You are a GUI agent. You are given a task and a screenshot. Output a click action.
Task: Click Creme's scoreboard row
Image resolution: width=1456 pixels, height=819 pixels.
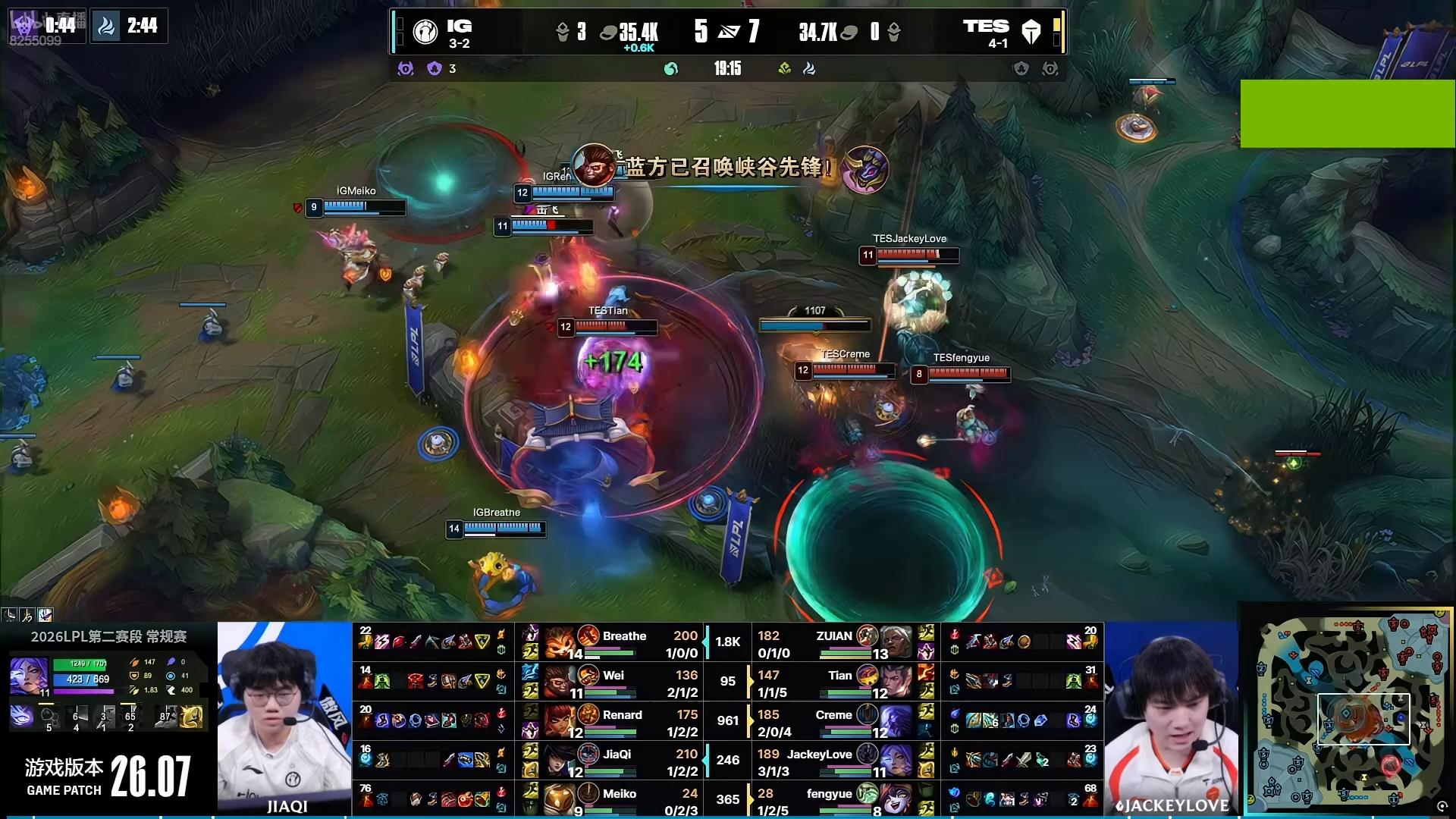tap(833, 715)
